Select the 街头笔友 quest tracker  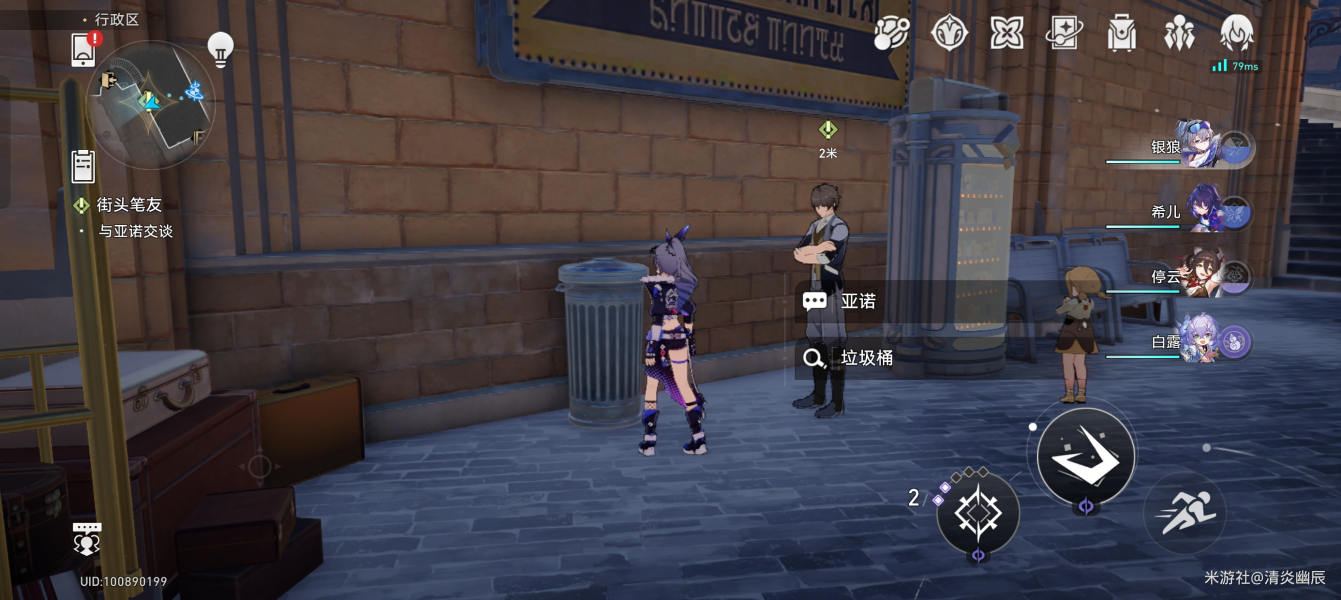click(x=128, y=205)
